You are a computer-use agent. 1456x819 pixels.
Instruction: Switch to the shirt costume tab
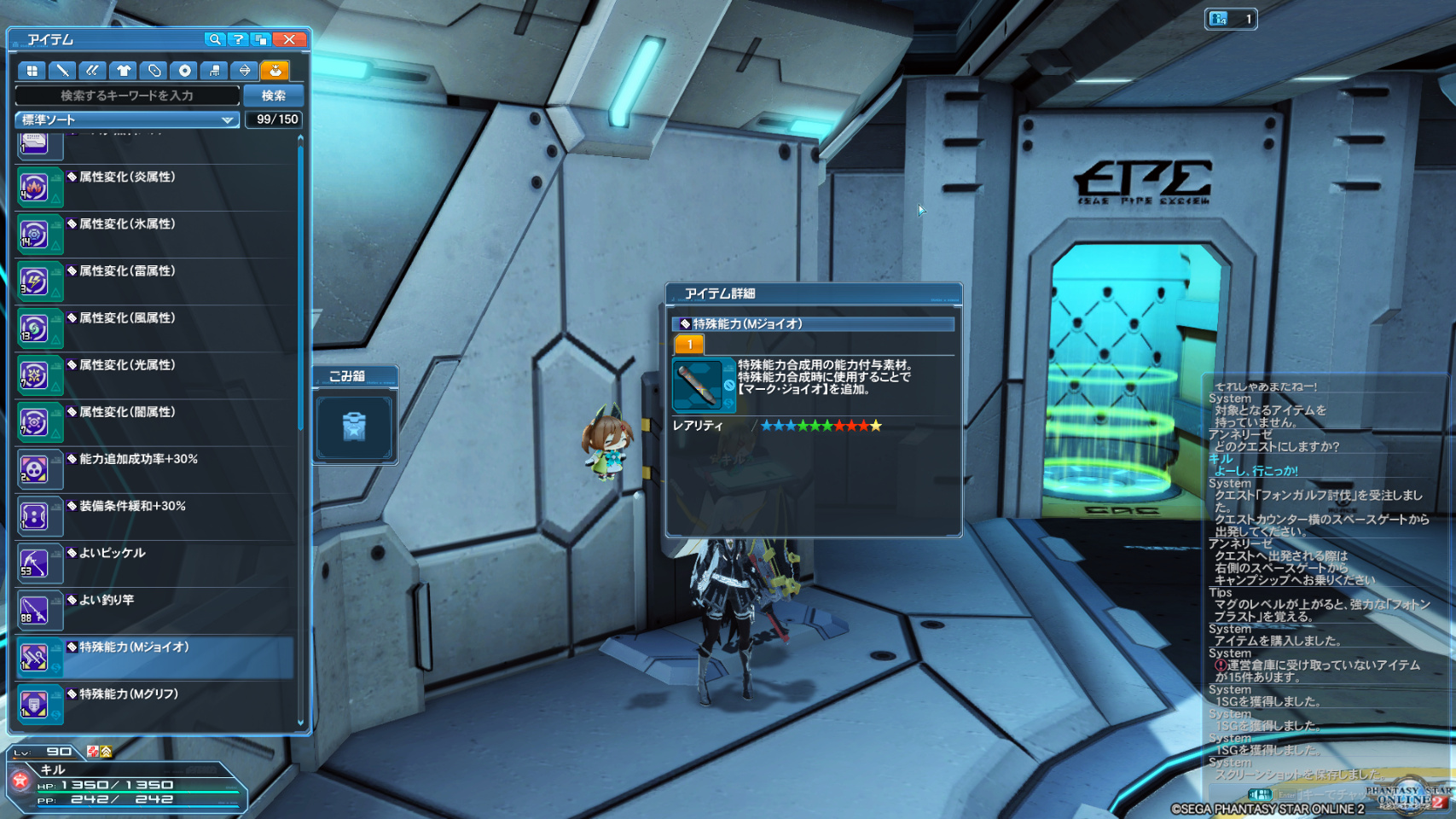(124, 71)
